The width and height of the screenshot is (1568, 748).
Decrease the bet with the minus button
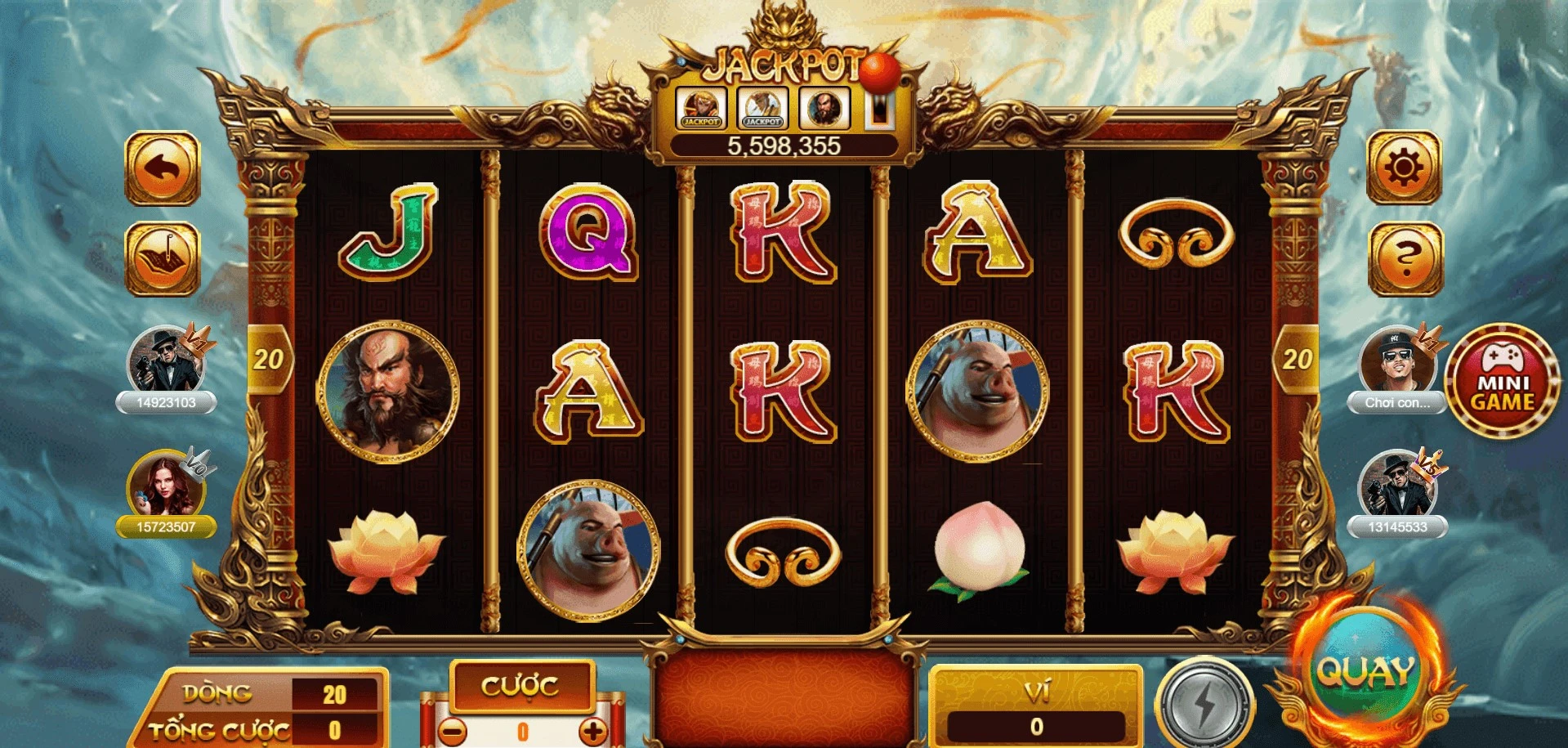452,730
